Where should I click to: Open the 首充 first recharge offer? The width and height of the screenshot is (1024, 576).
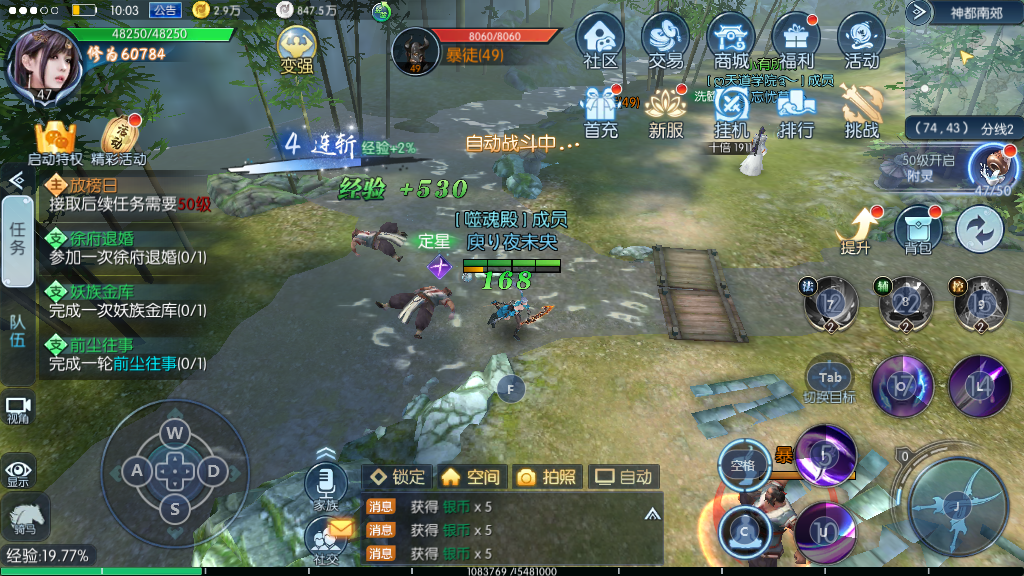[x=601, y=110]
